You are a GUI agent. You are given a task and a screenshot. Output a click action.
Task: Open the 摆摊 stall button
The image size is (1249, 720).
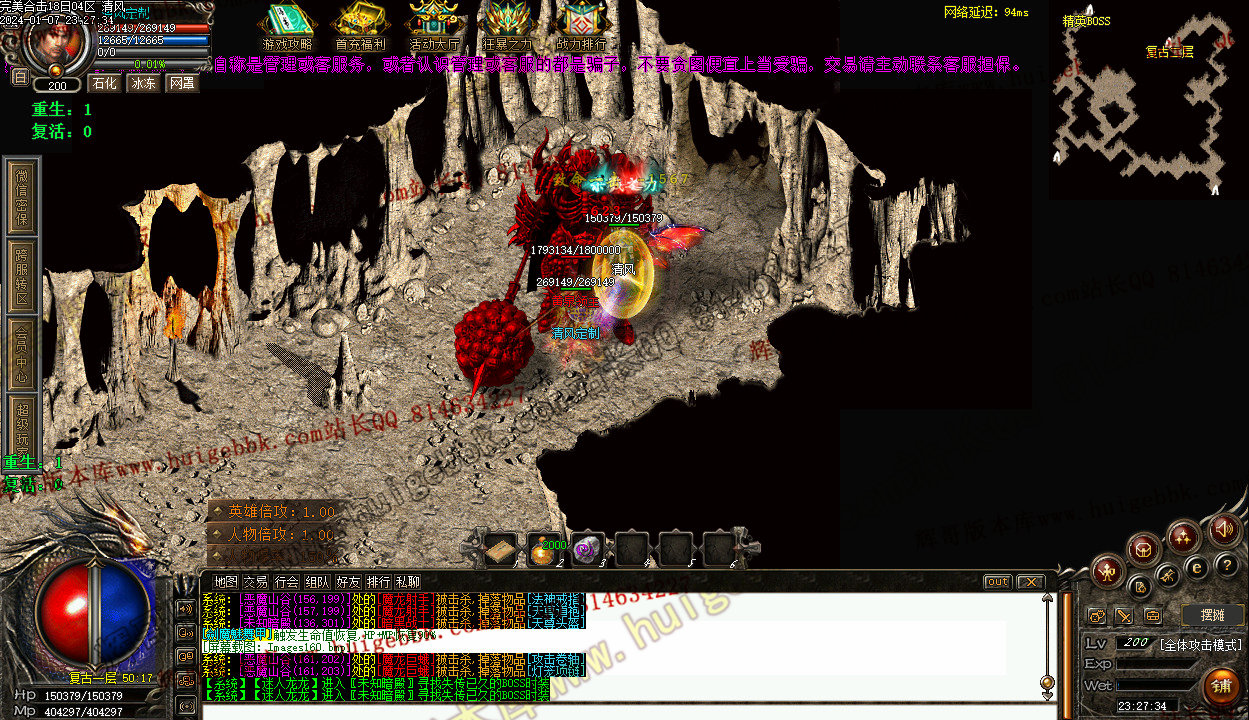1212,615
